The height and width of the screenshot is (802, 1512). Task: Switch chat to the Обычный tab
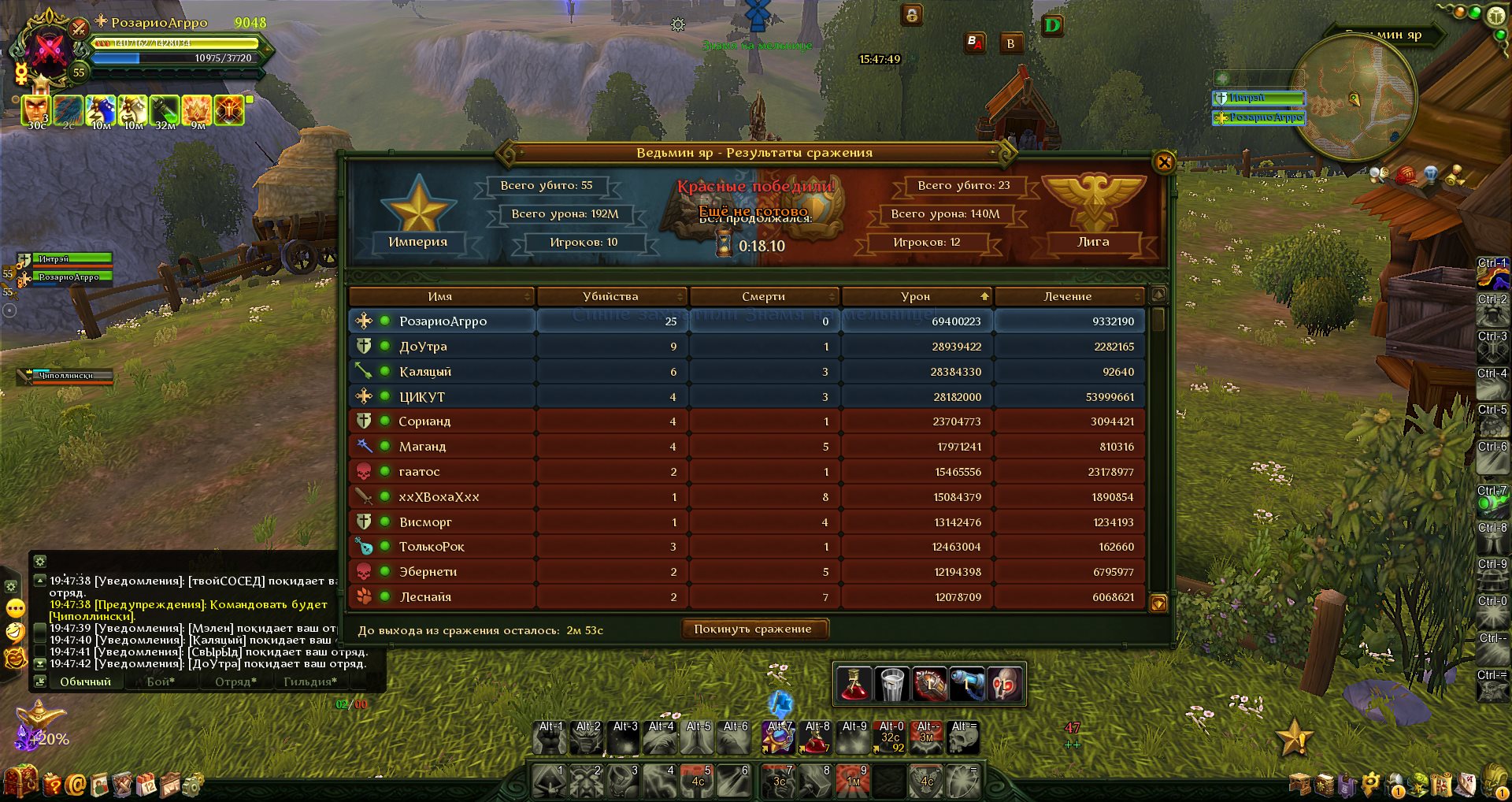pyautogui.click(x=85, y=682)
